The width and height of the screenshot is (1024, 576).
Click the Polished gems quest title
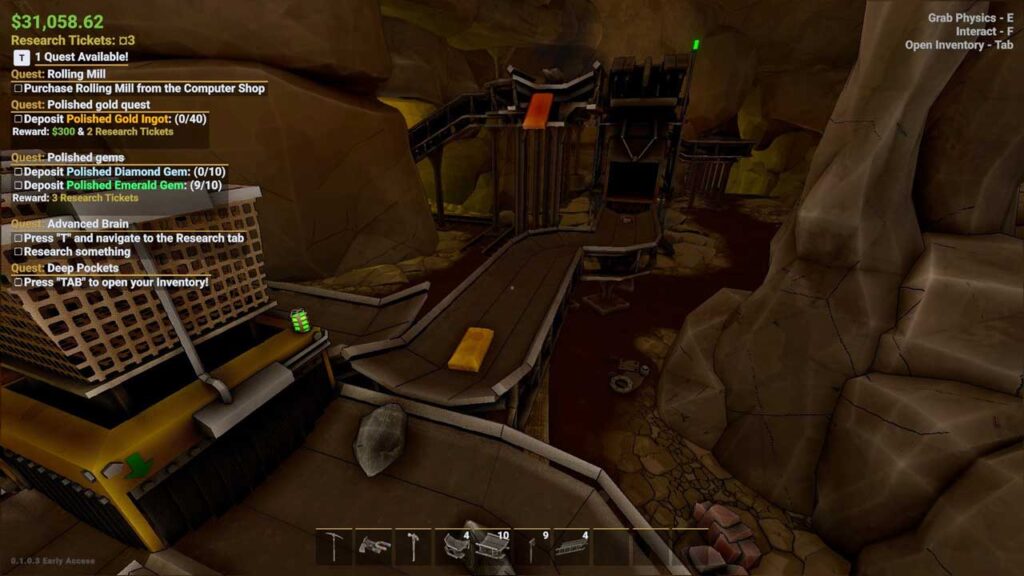(85, 158)
